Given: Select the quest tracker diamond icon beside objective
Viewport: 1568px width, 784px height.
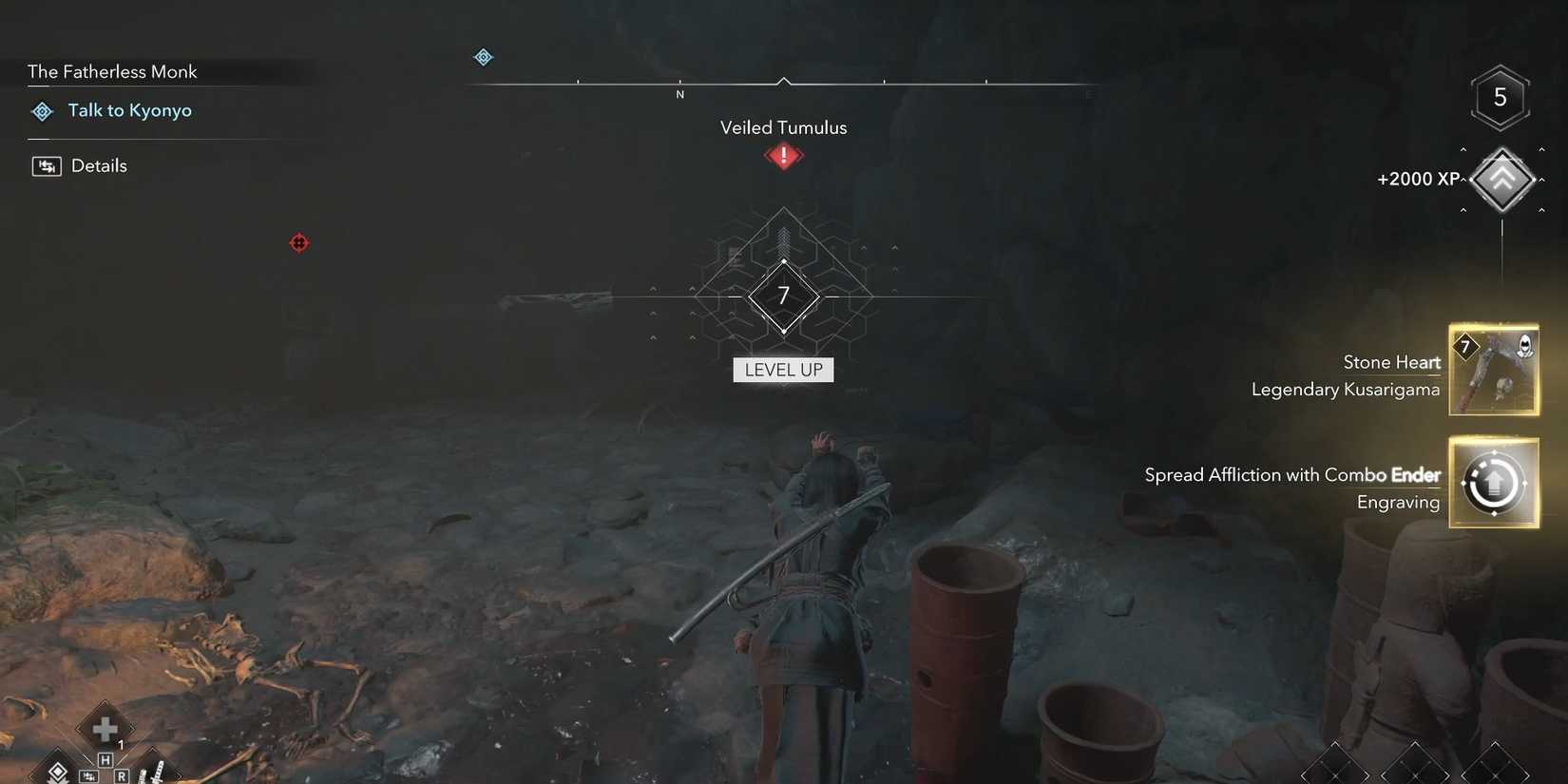Looking at the screenshot, I should point(42,111).
